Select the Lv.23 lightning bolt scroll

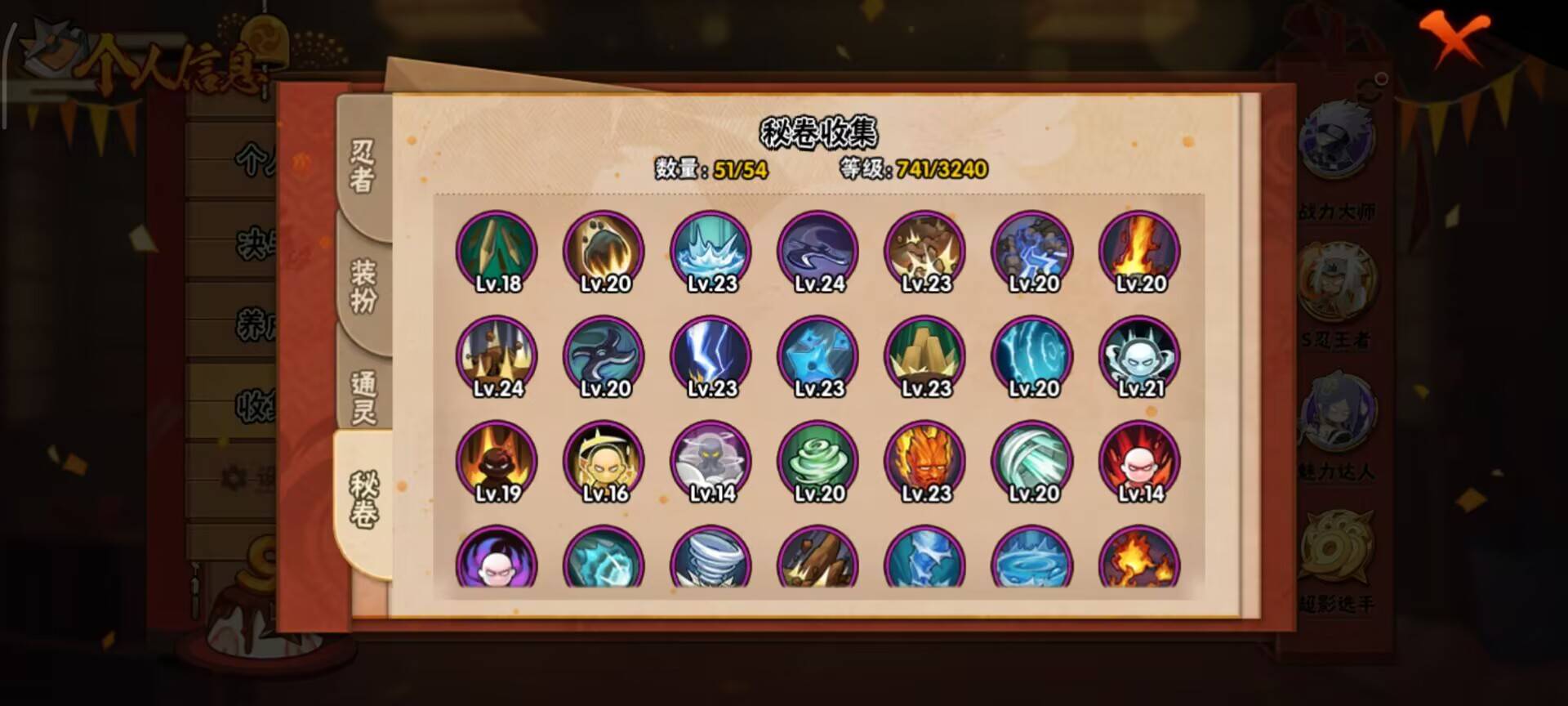pos(710,357)
